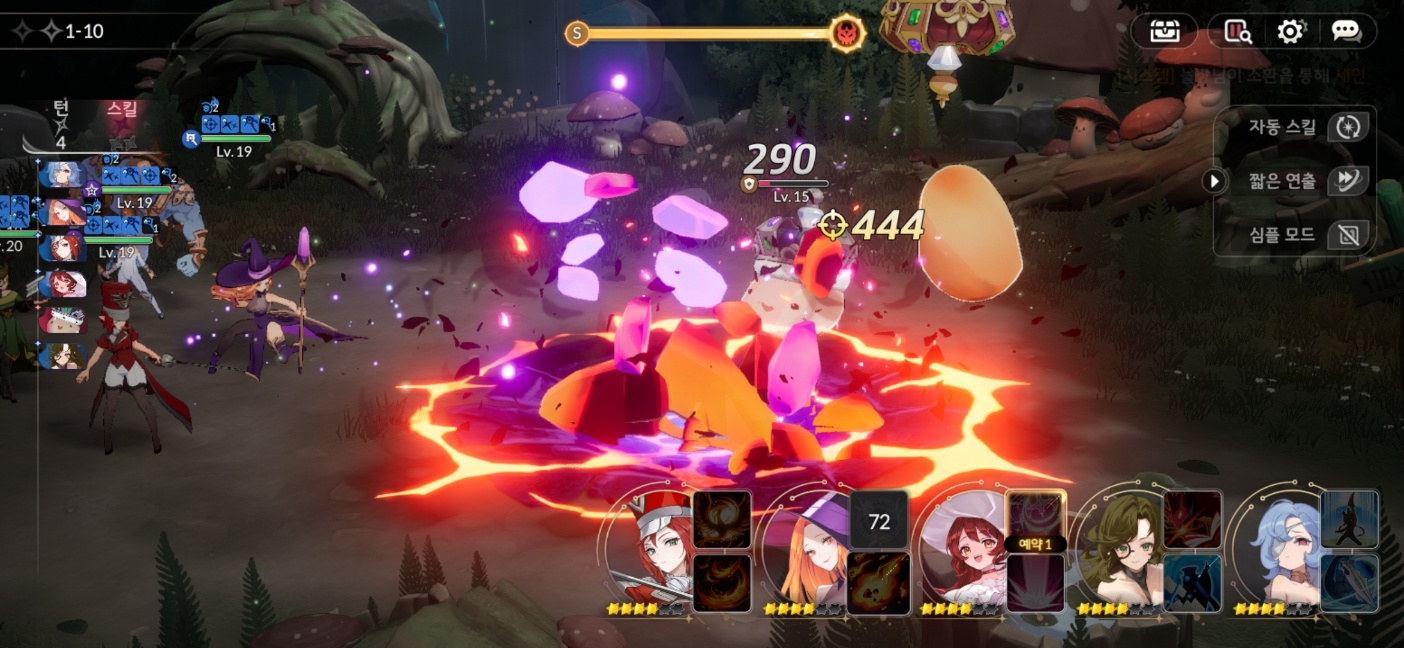Use the blue-haired hero's upper silhouette skill
This screenshot has width=1404, height=648.
(1349, 520)
